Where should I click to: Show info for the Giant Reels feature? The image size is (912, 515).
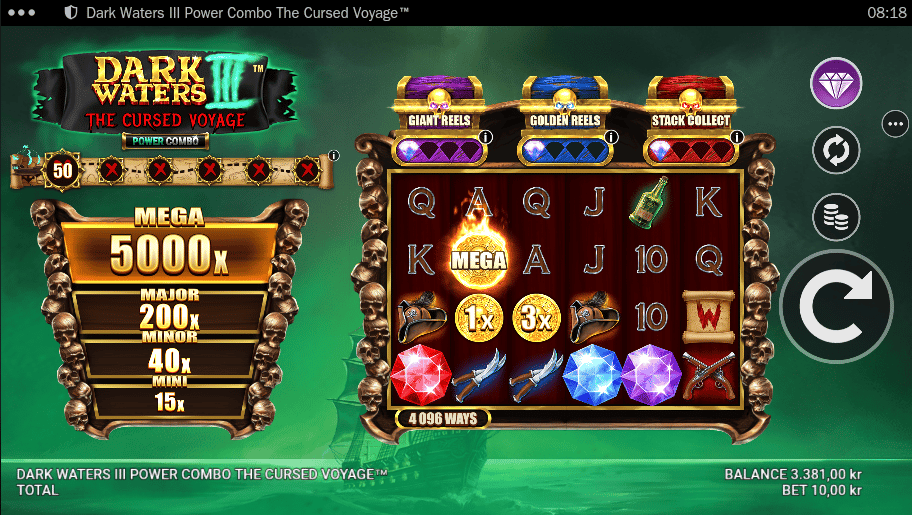click(x=485, y=137)
